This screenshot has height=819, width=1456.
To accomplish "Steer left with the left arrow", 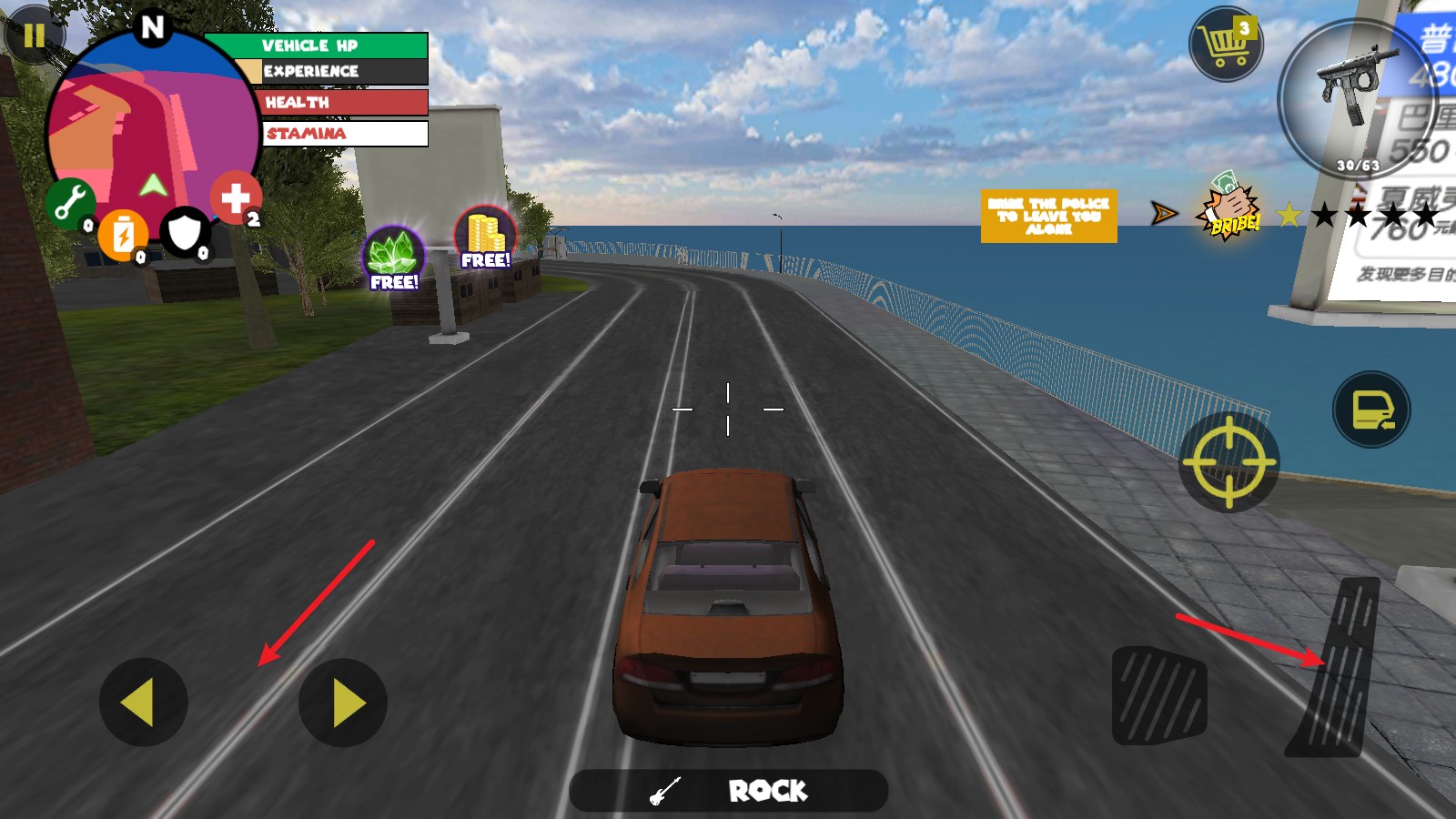I will [x=143, y=703].
